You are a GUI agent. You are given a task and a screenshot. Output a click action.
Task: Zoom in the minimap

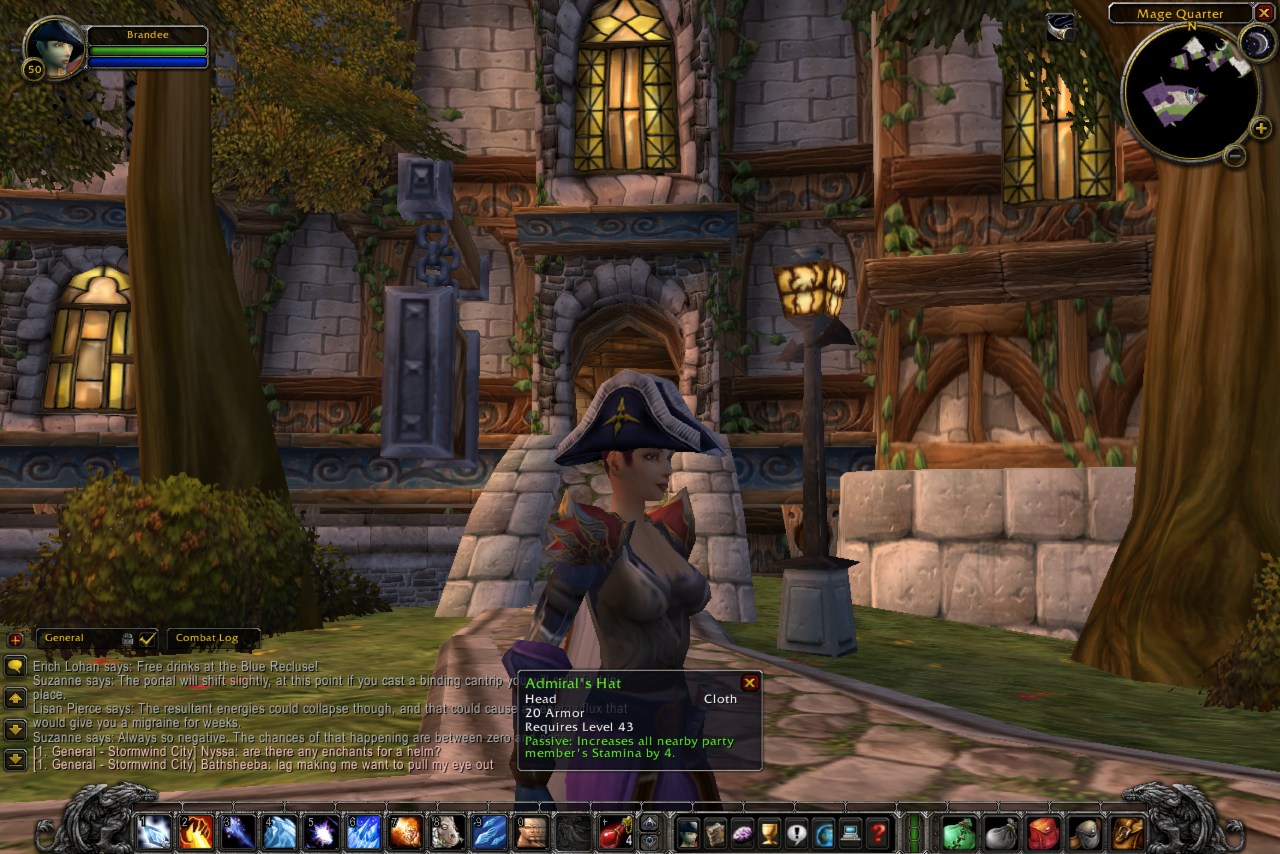pyautogui.click(x=1260, y=127)
